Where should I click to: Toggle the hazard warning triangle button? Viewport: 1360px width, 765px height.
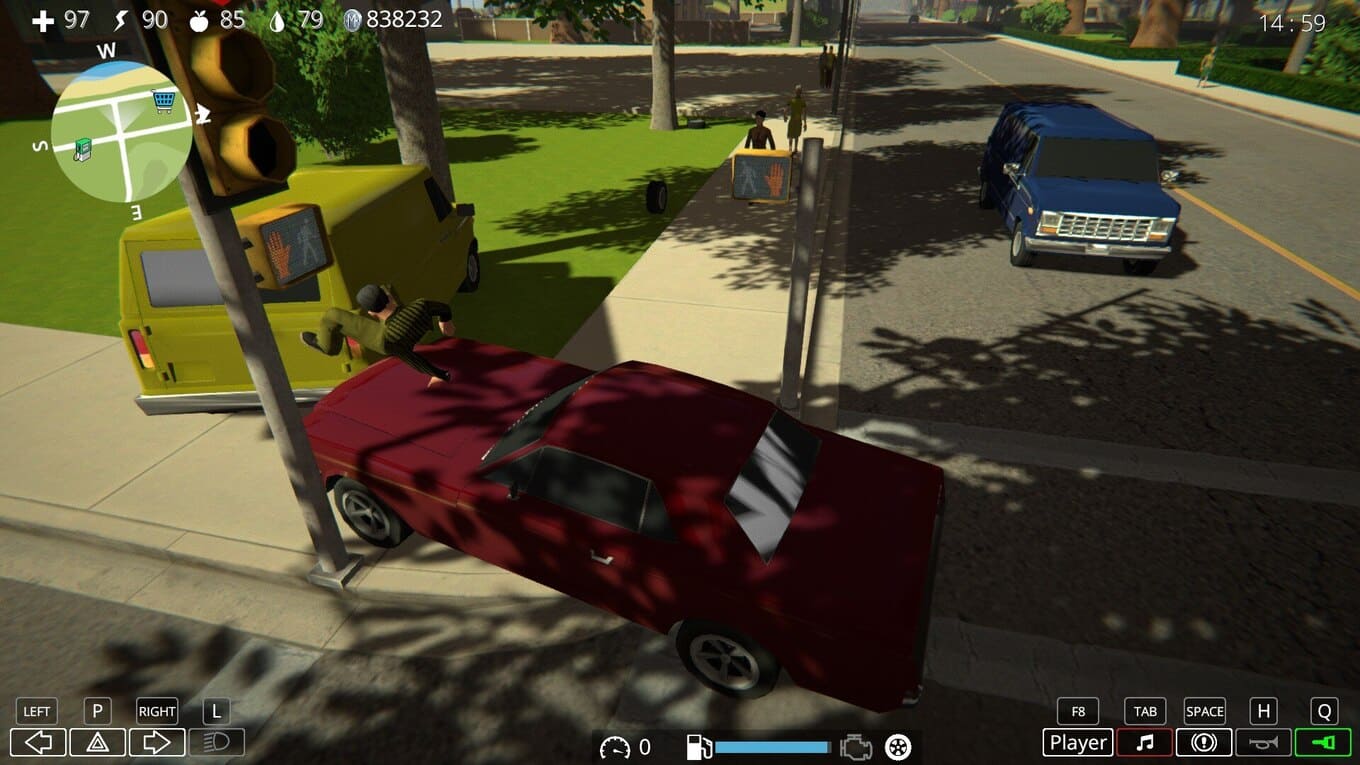pos(97,743)
